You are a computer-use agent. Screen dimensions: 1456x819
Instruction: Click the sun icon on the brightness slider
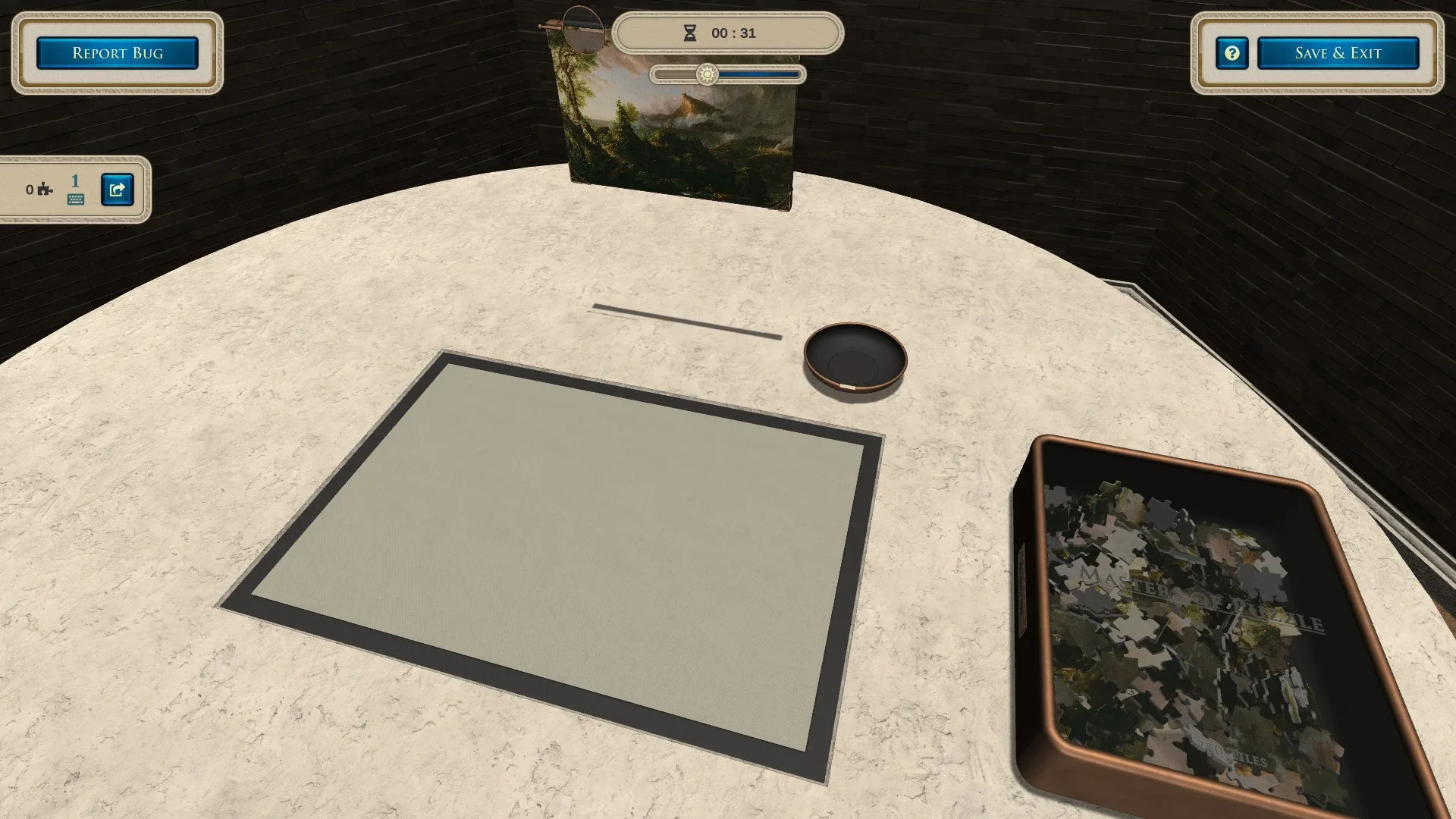pos(707,74)
